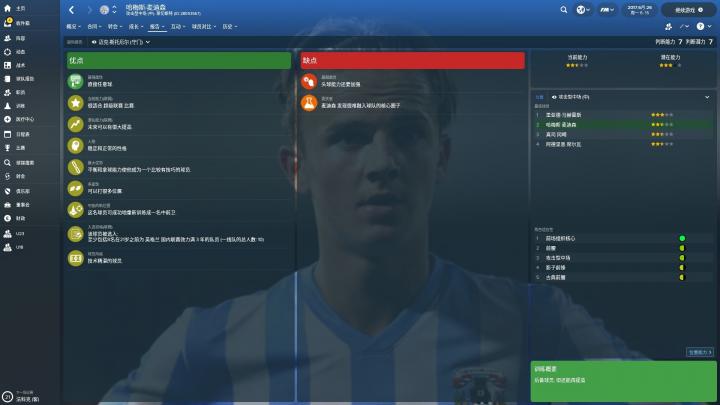
Task: Open the 合同 (Contract) tab menu
Action: [95, 27]
